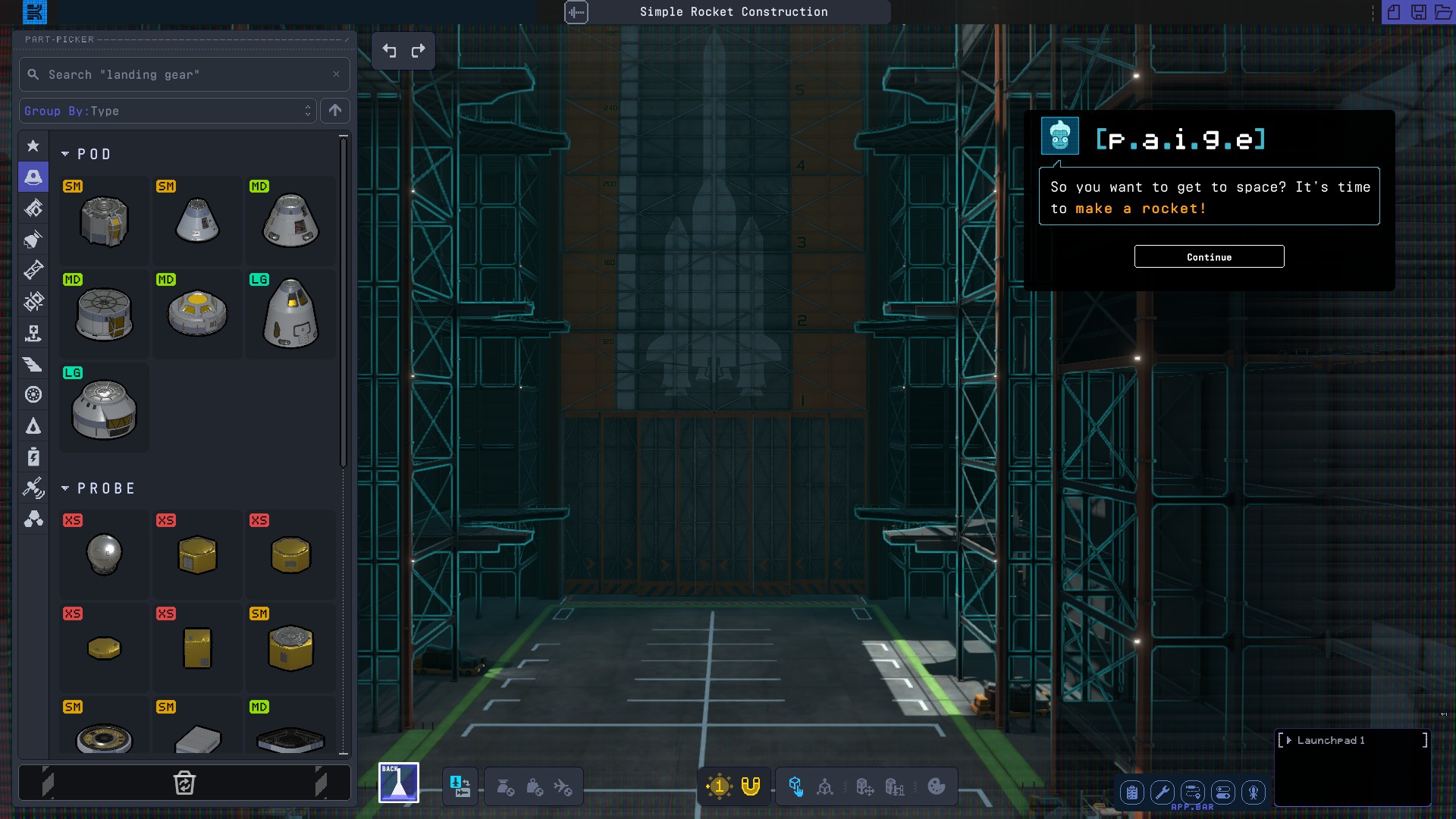The width and height of the screenshot is (1456, 819).
Task: Go back using the BACK flask button
Action: tap(399, 783)
